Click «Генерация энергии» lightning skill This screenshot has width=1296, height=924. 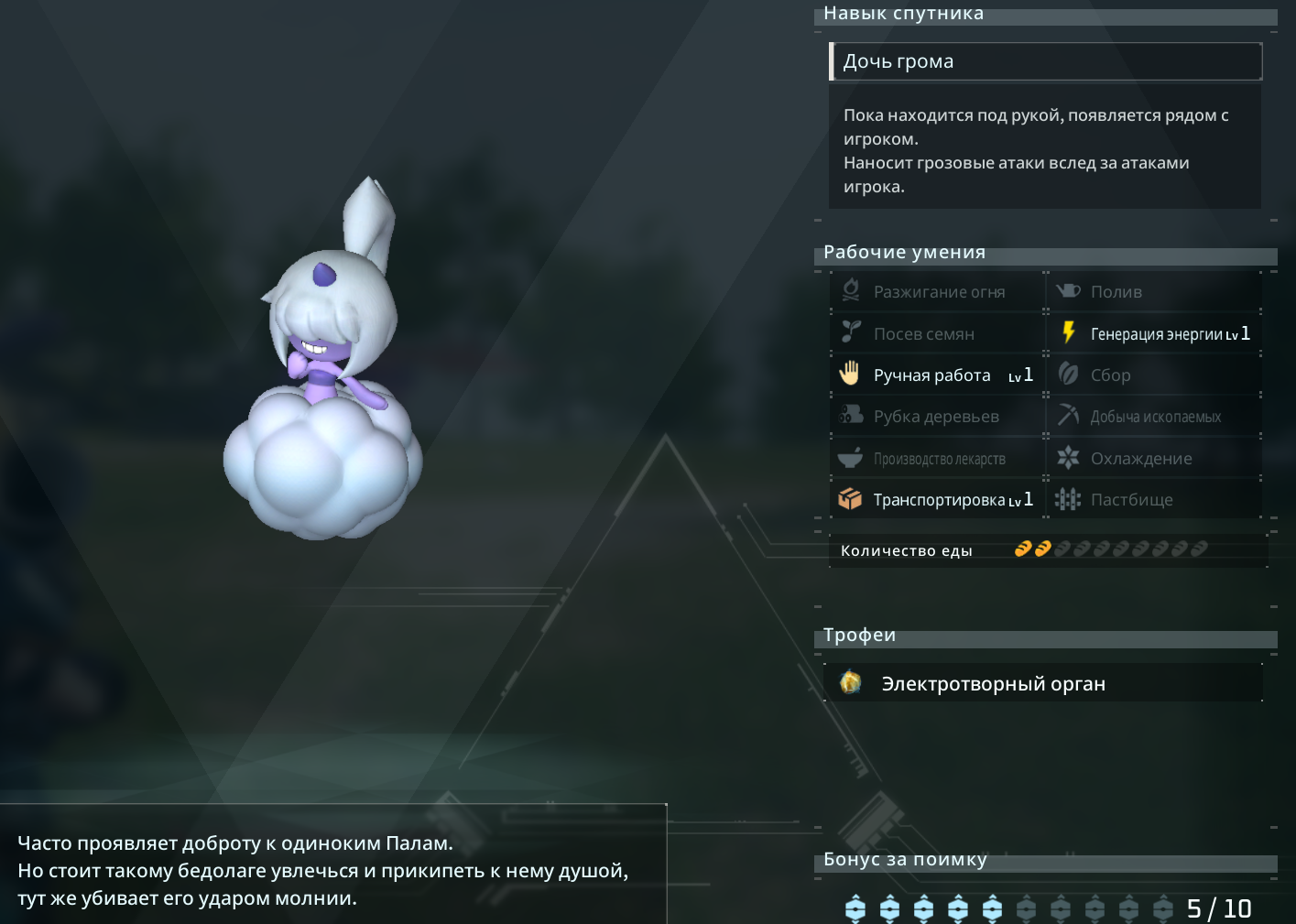[1154, 333]
